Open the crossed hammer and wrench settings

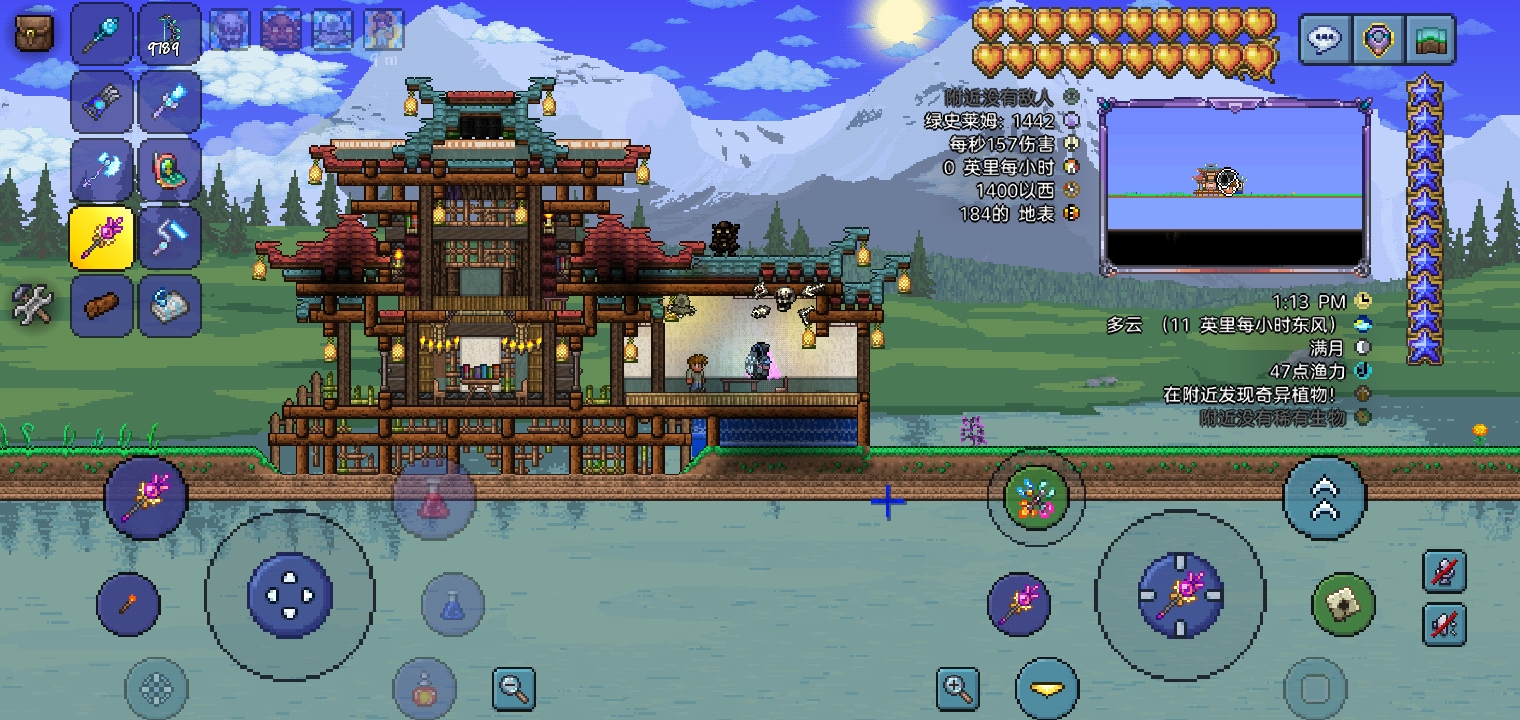[32, 304]
